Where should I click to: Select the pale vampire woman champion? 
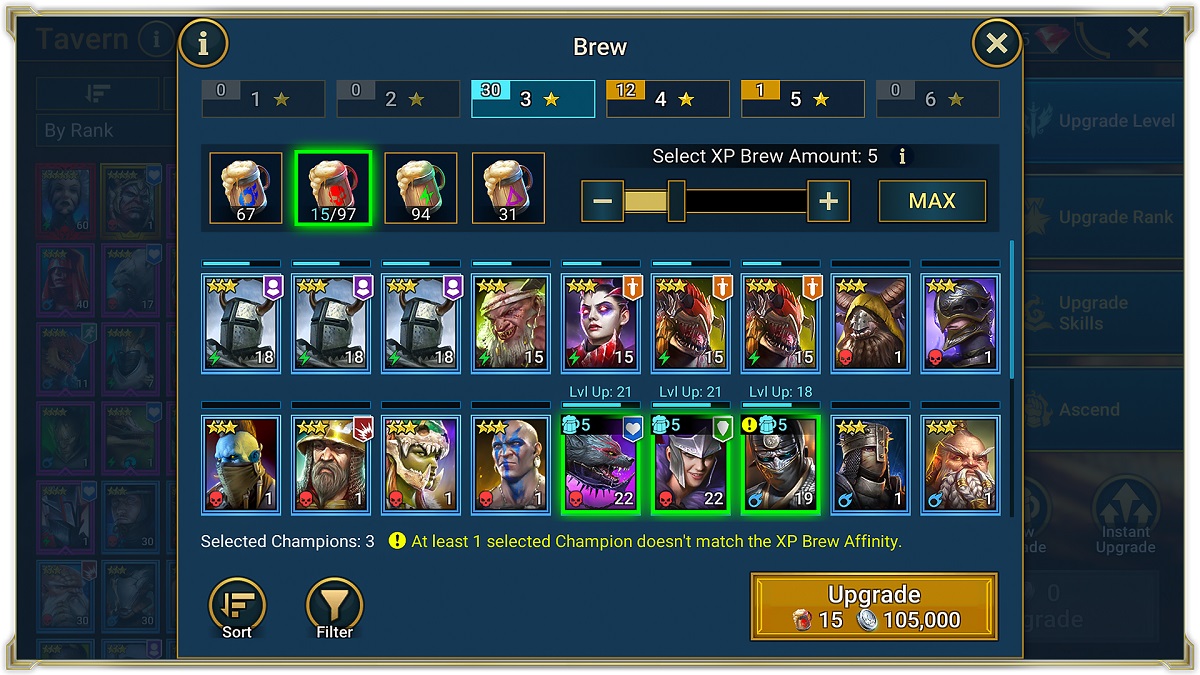(x=600, y=324)
